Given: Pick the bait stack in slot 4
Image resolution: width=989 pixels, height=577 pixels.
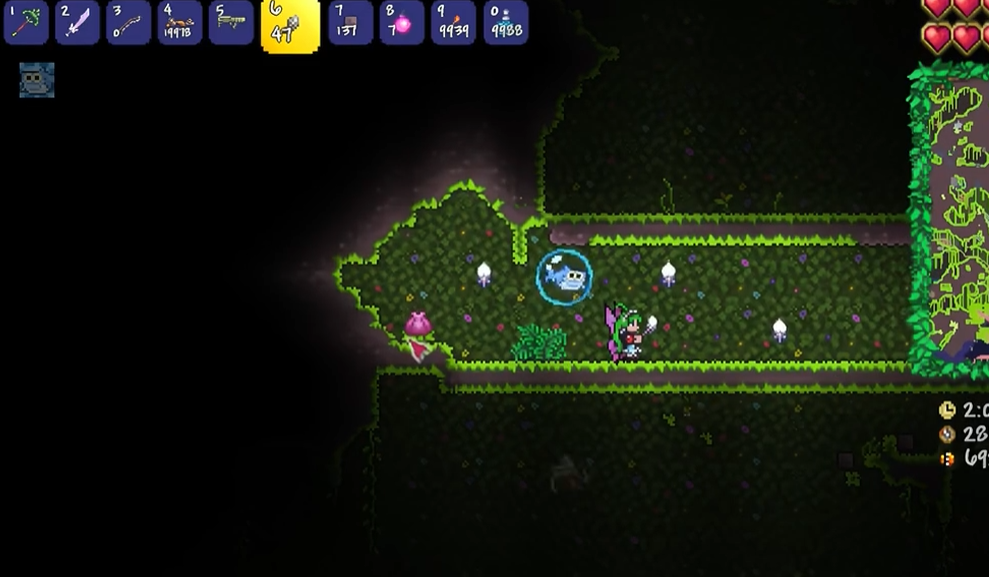Looking at the screenshot, I should tap(180, 23).
